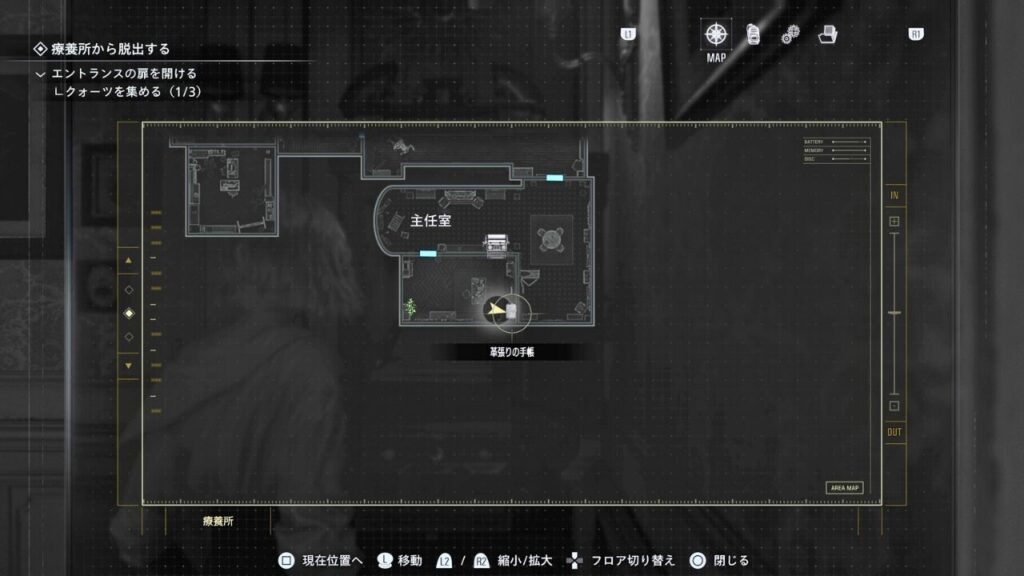The height and width of the screenshot is (576, 1024).
Task: Switch to the backpack inventory tab
Action: click(x=755, y=34)
